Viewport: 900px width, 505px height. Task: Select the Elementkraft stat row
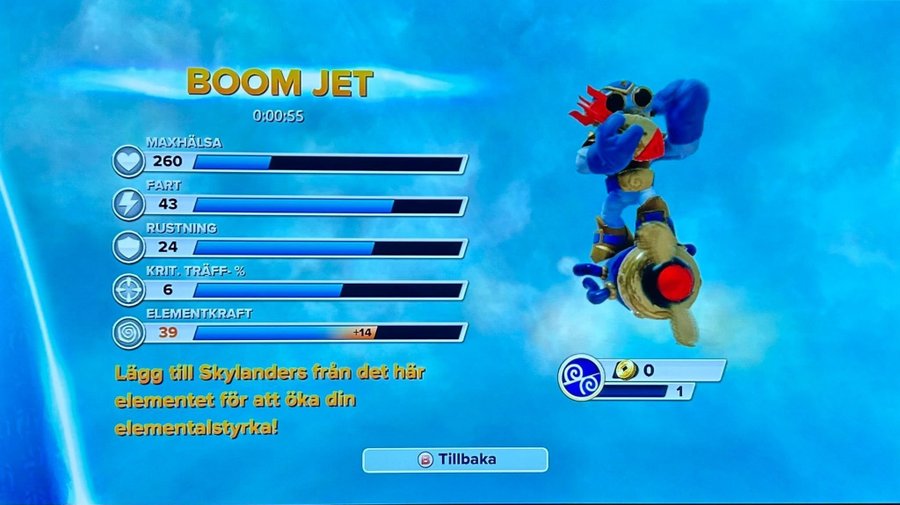(x=290, y=332)
